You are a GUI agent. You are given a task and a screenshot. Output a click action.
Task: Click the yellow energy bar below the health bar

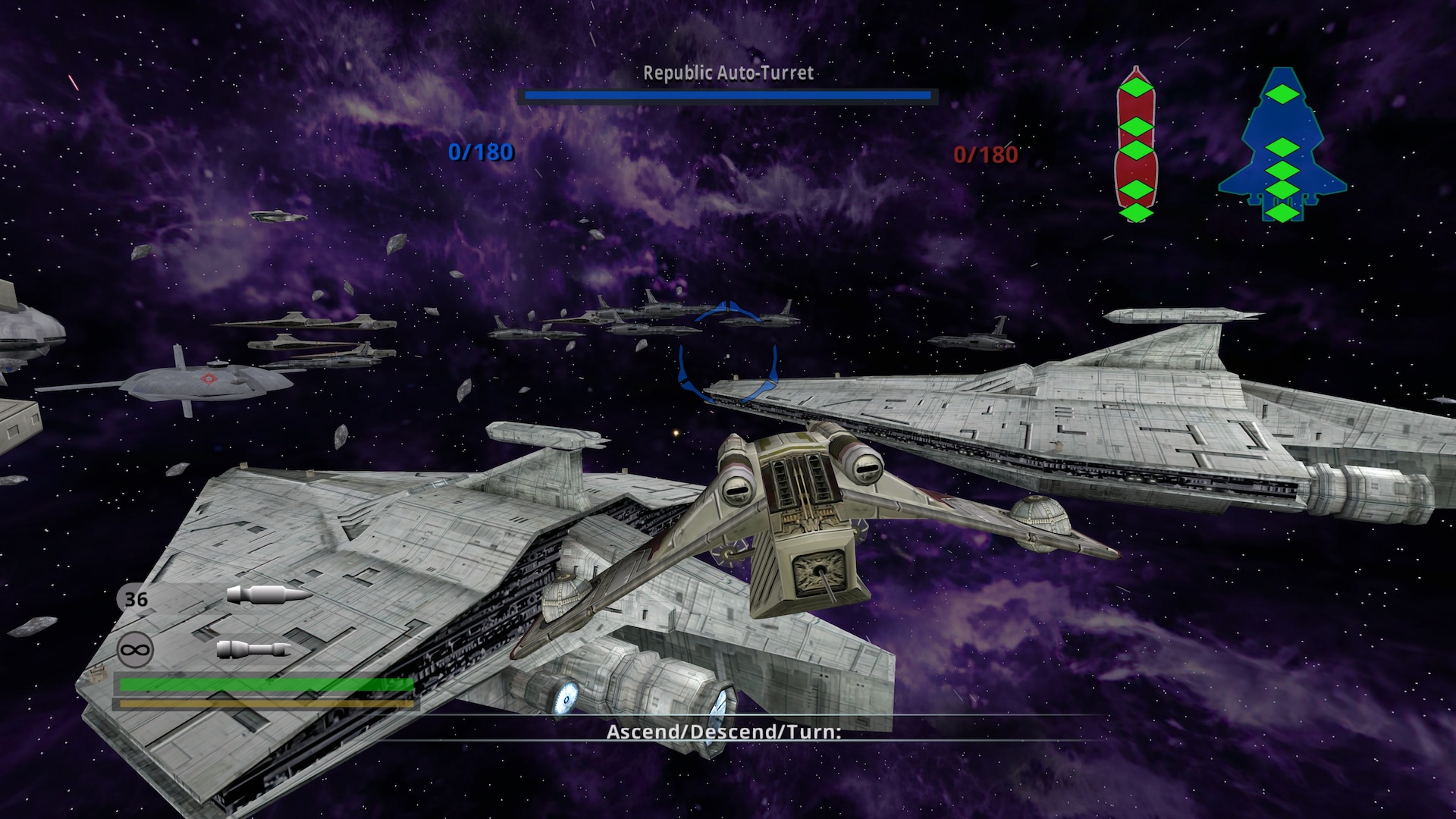click(265, 703)
